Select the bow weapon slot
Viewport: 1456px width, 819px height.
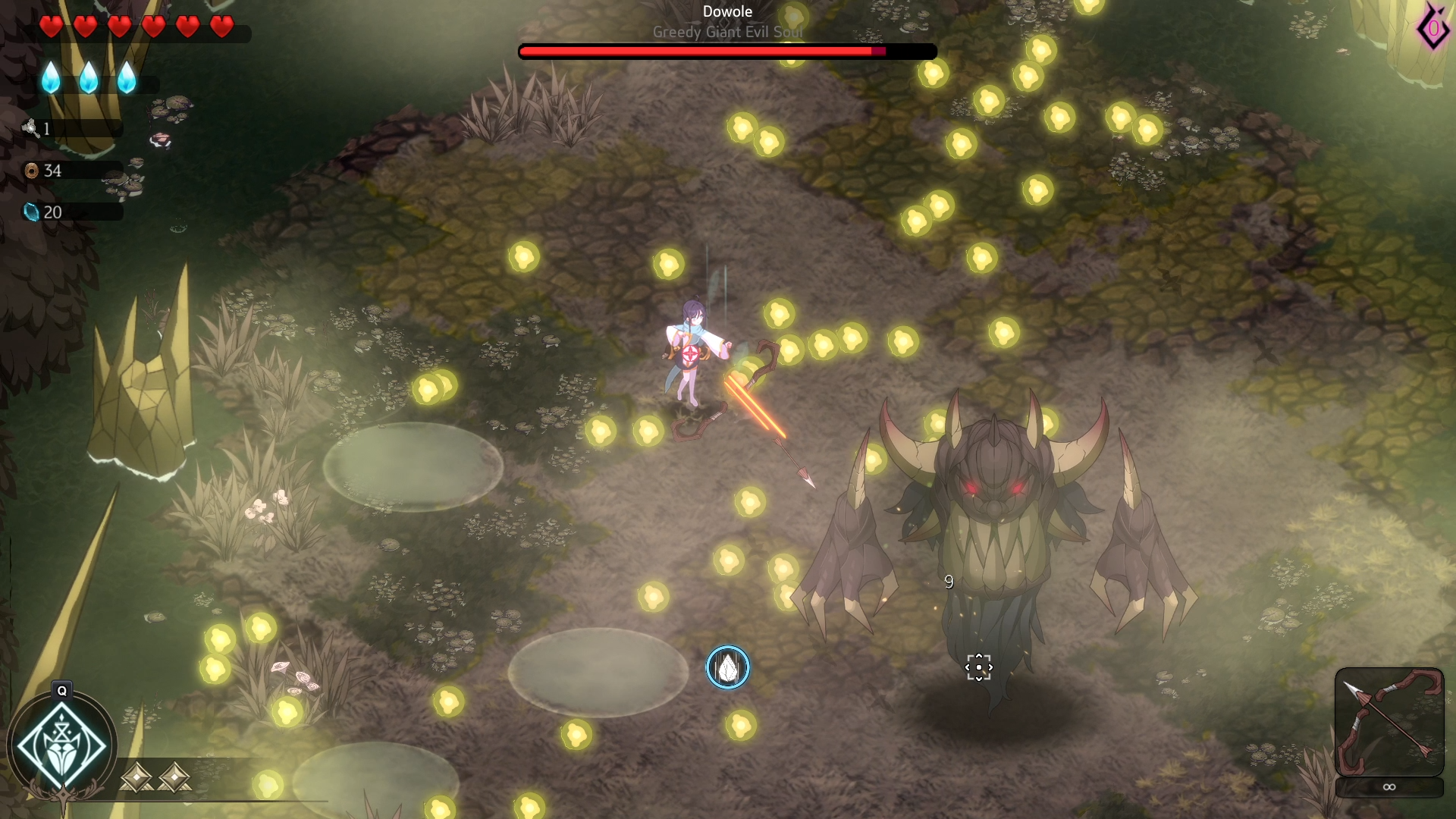1389,721
